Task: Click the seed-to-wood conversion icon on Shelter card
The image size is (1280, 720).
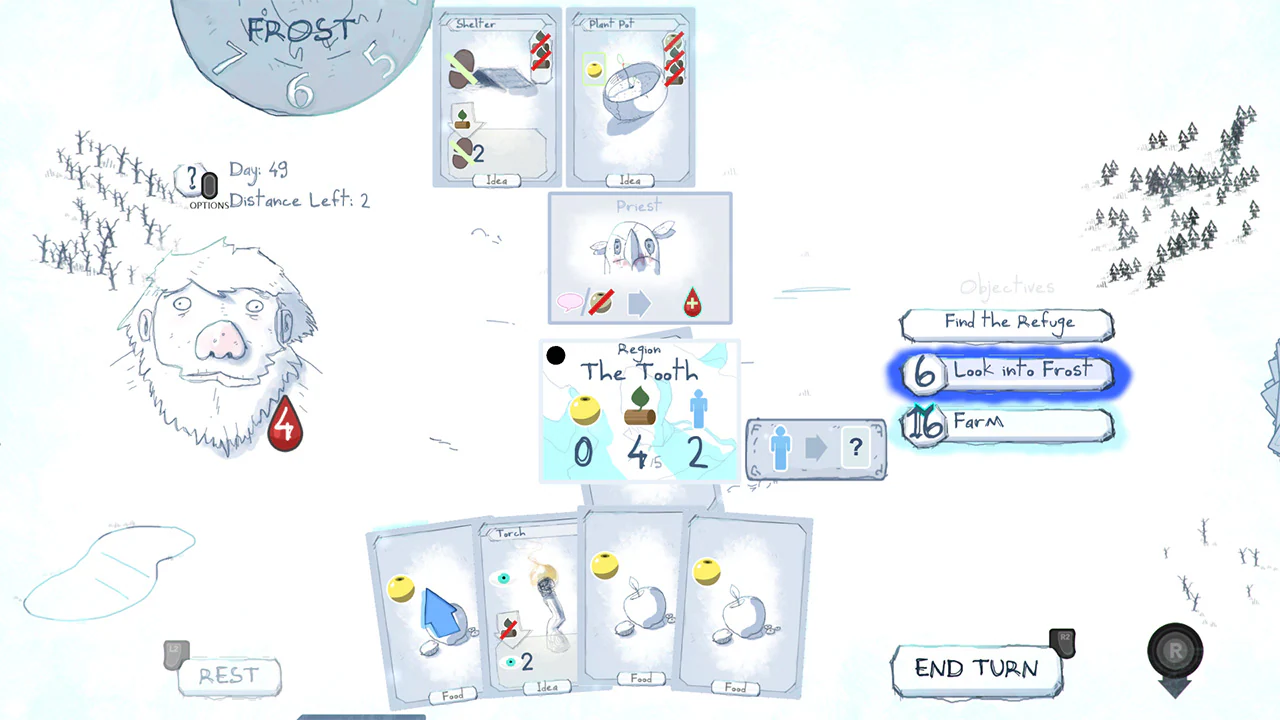Action: pyautogui.click(x=464, y=117)
